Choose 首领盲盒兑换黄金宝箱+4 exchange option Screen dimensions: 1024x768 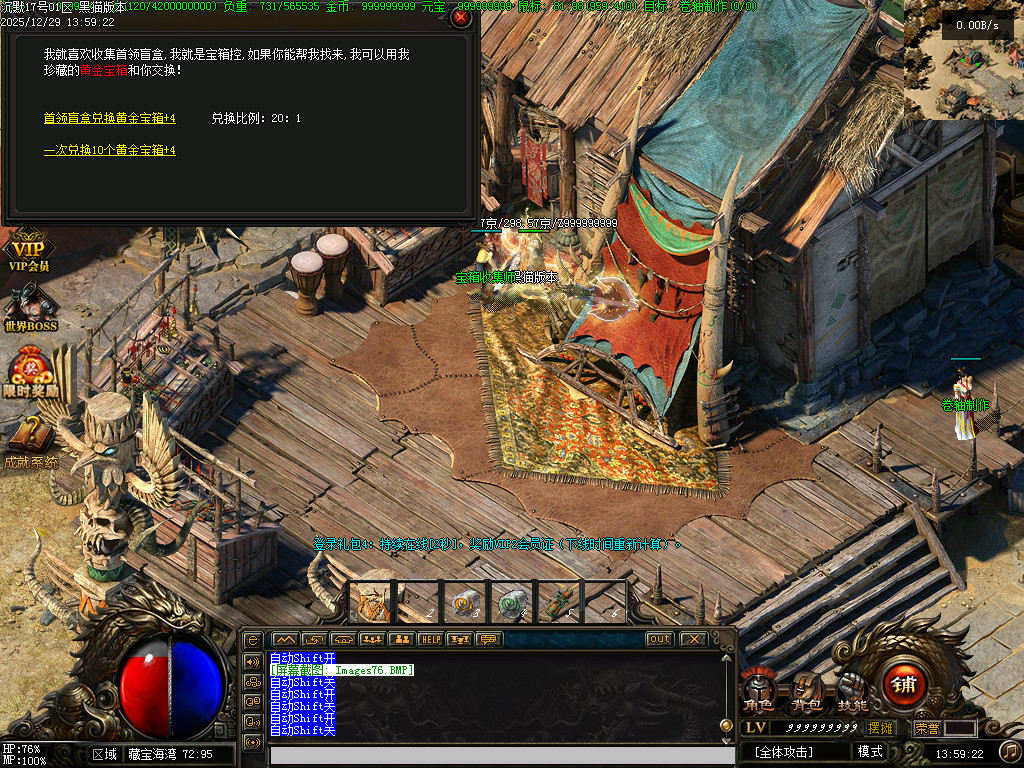(109, 118)
